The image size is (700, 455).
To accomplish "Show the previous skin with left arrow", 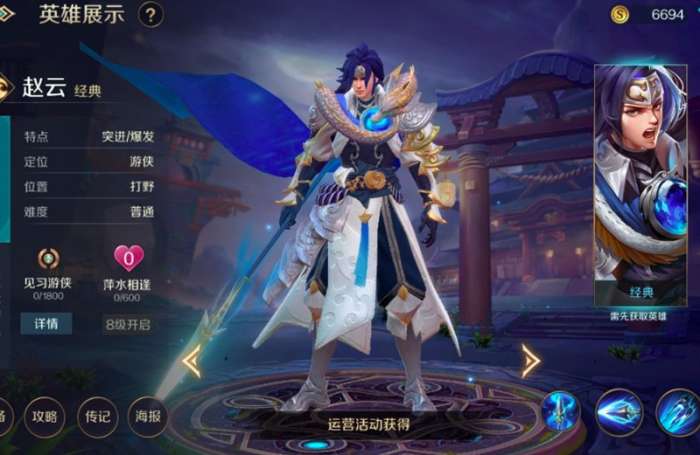I will (x=190, y=361).
